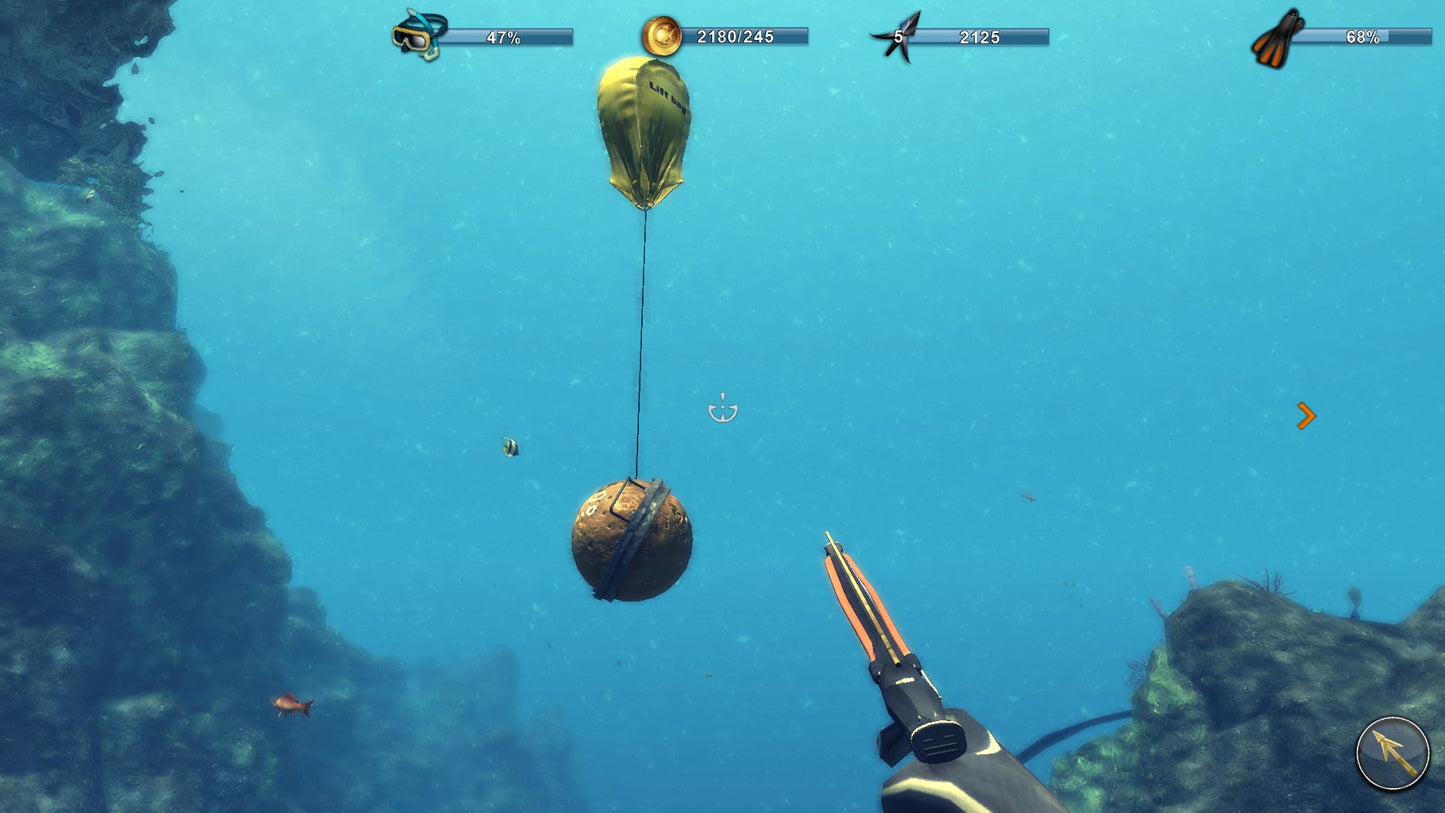Click the yellow Lift Bag balloon
1445x813 pixels.
point(644,135)
